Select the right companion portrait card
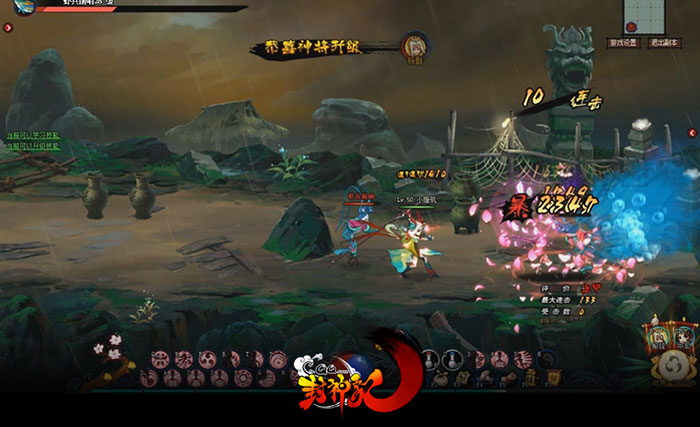Image resolution: width=700 pixels, height=427 pixels. [684, 338]
